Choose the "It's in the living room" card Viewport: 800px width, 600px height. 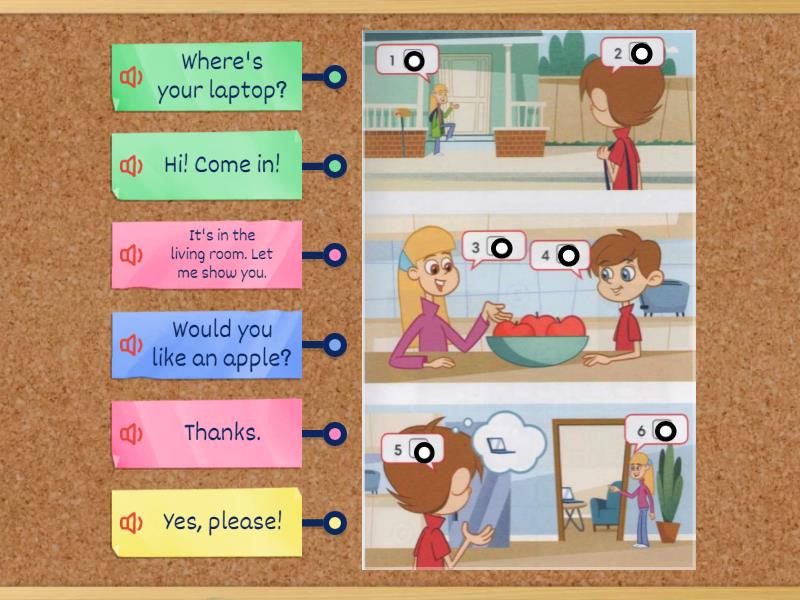point(221,254)
